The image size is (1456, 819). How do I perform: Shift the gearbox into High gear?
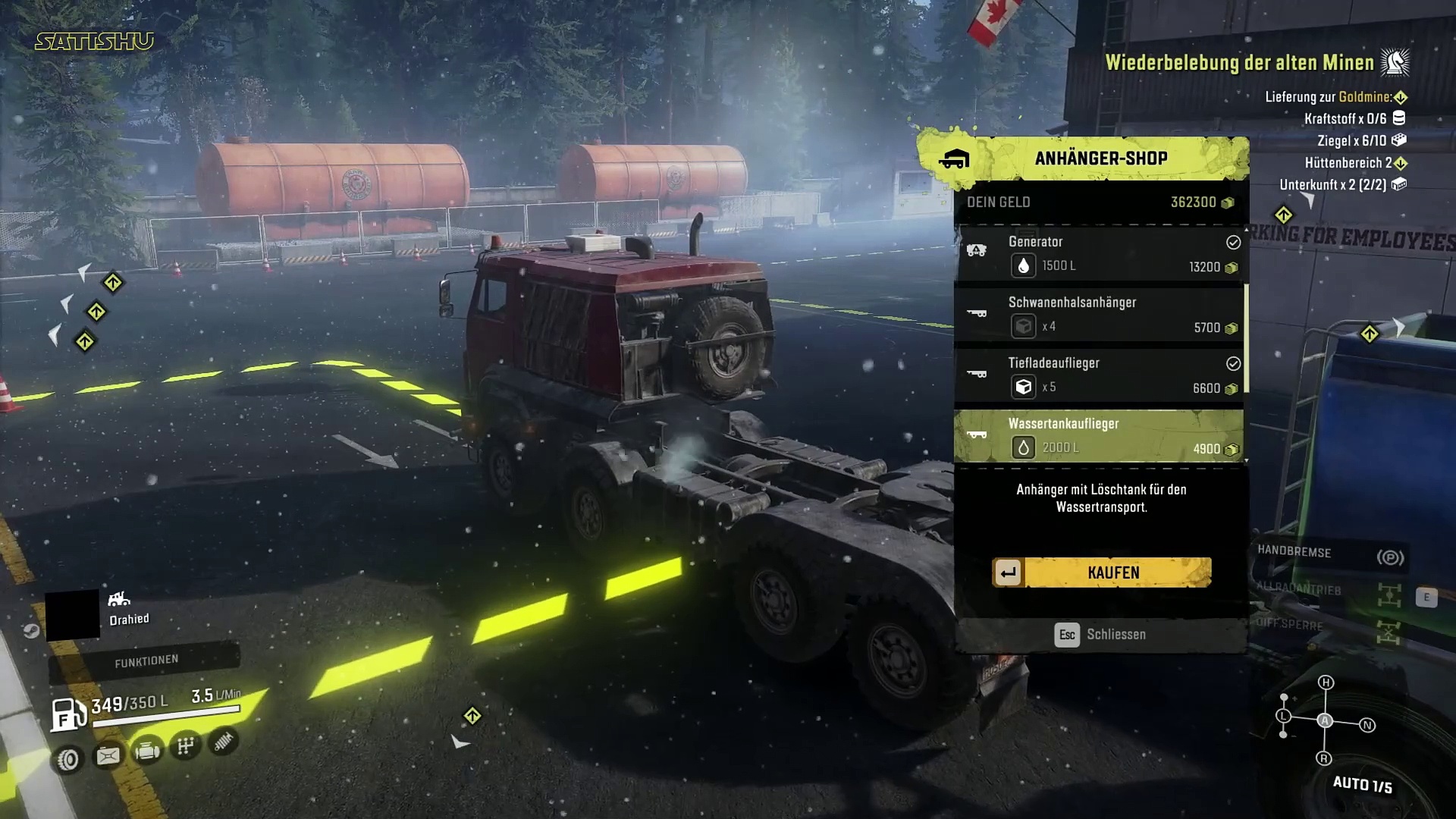pyautogui.click(x=1326, y=682)
